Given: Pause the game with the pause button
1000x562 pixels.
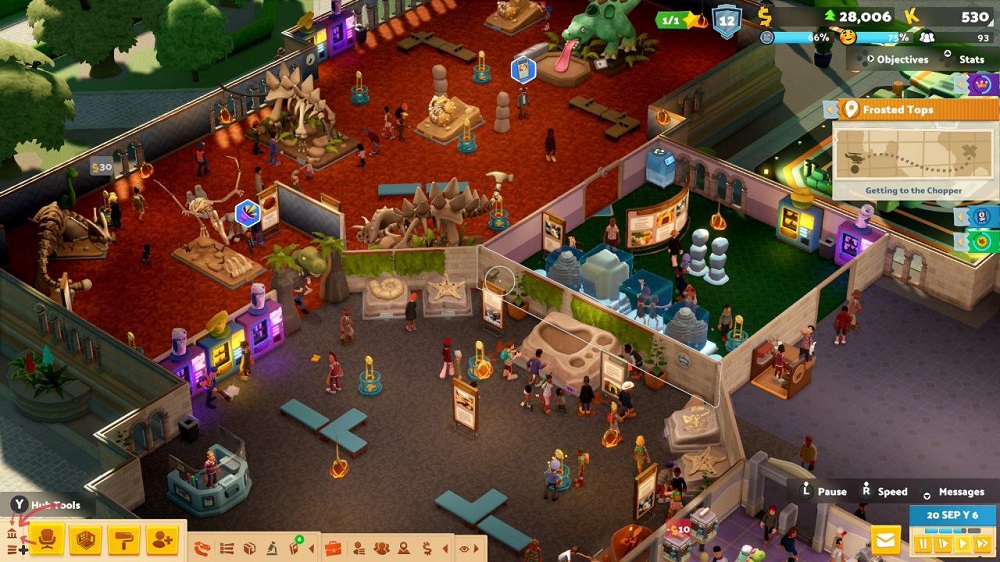Looking at the screenshot, I should [922, 544].
